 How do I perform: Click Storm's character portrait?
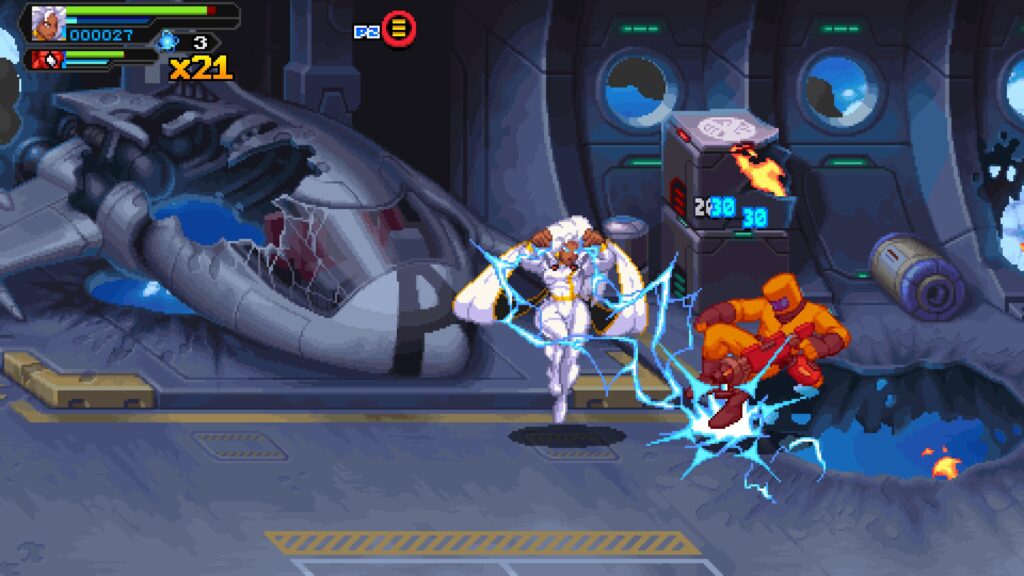tap(45, 22)
